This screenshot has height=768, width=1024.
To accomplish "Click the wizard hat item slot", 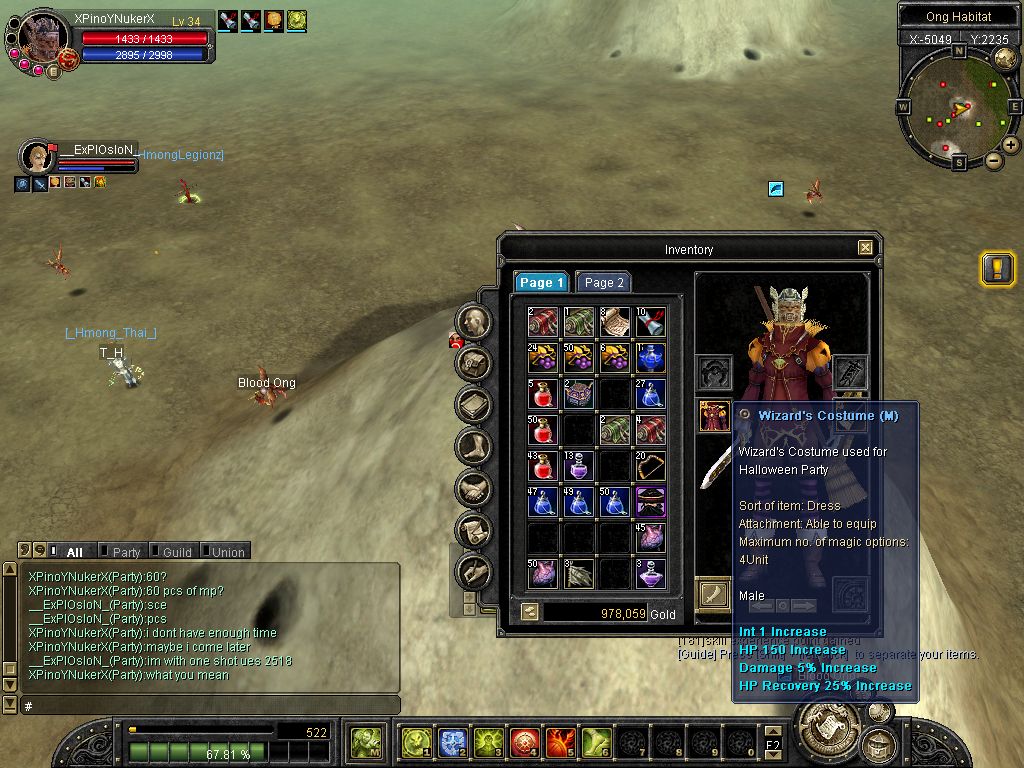I will coord(651,500).
